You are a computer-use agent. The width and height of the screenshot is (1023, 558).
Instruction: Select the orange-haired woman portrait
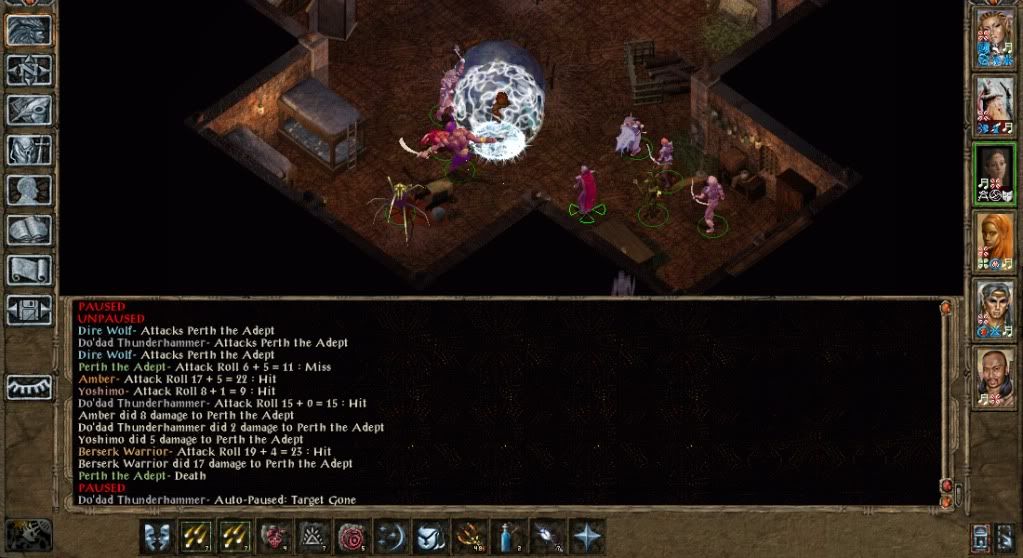(x=994, y=242)
